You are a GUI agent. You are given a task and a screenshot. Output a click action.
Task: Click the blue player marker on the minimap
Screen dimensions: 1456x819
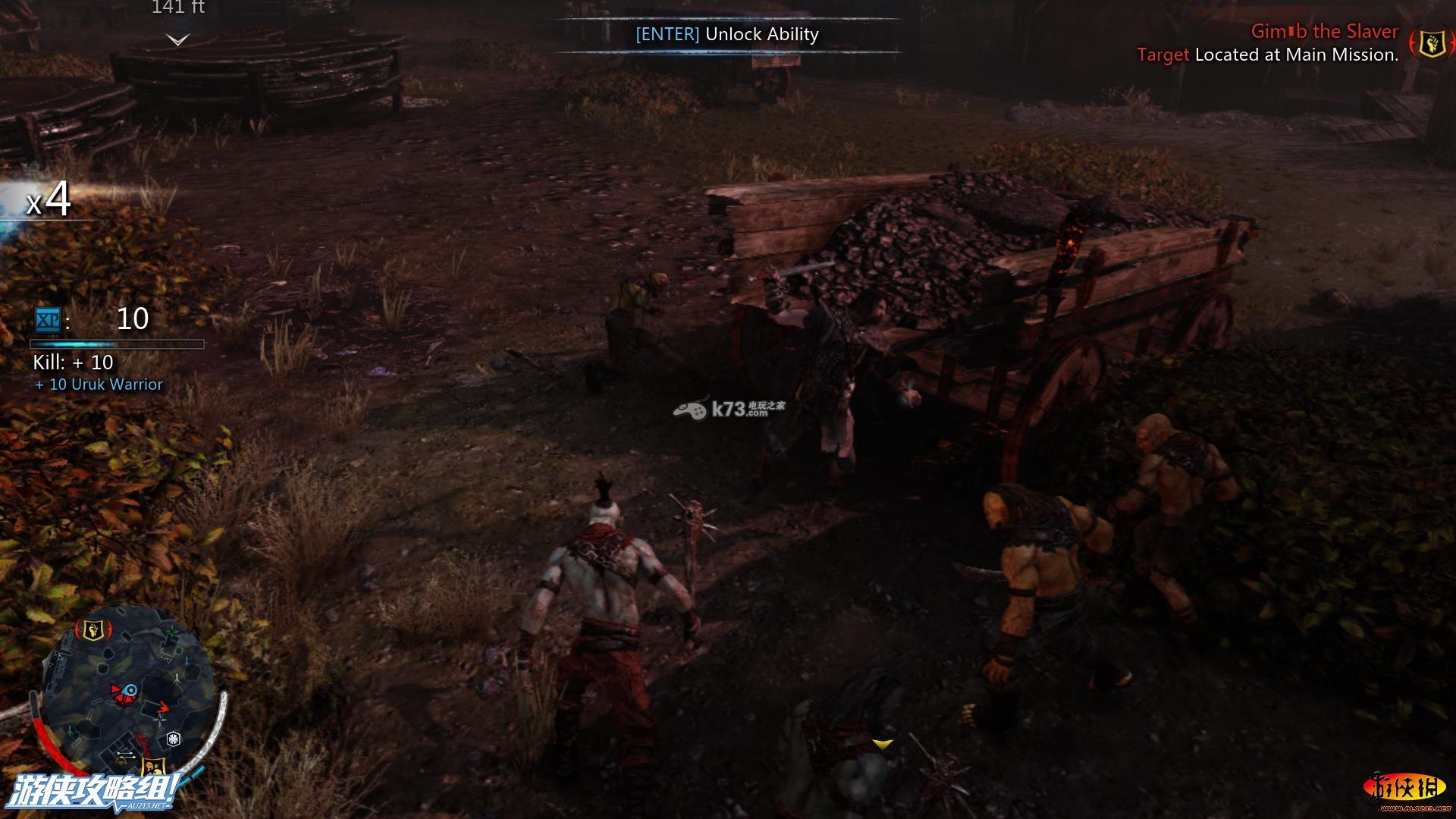tap(131, 690)
